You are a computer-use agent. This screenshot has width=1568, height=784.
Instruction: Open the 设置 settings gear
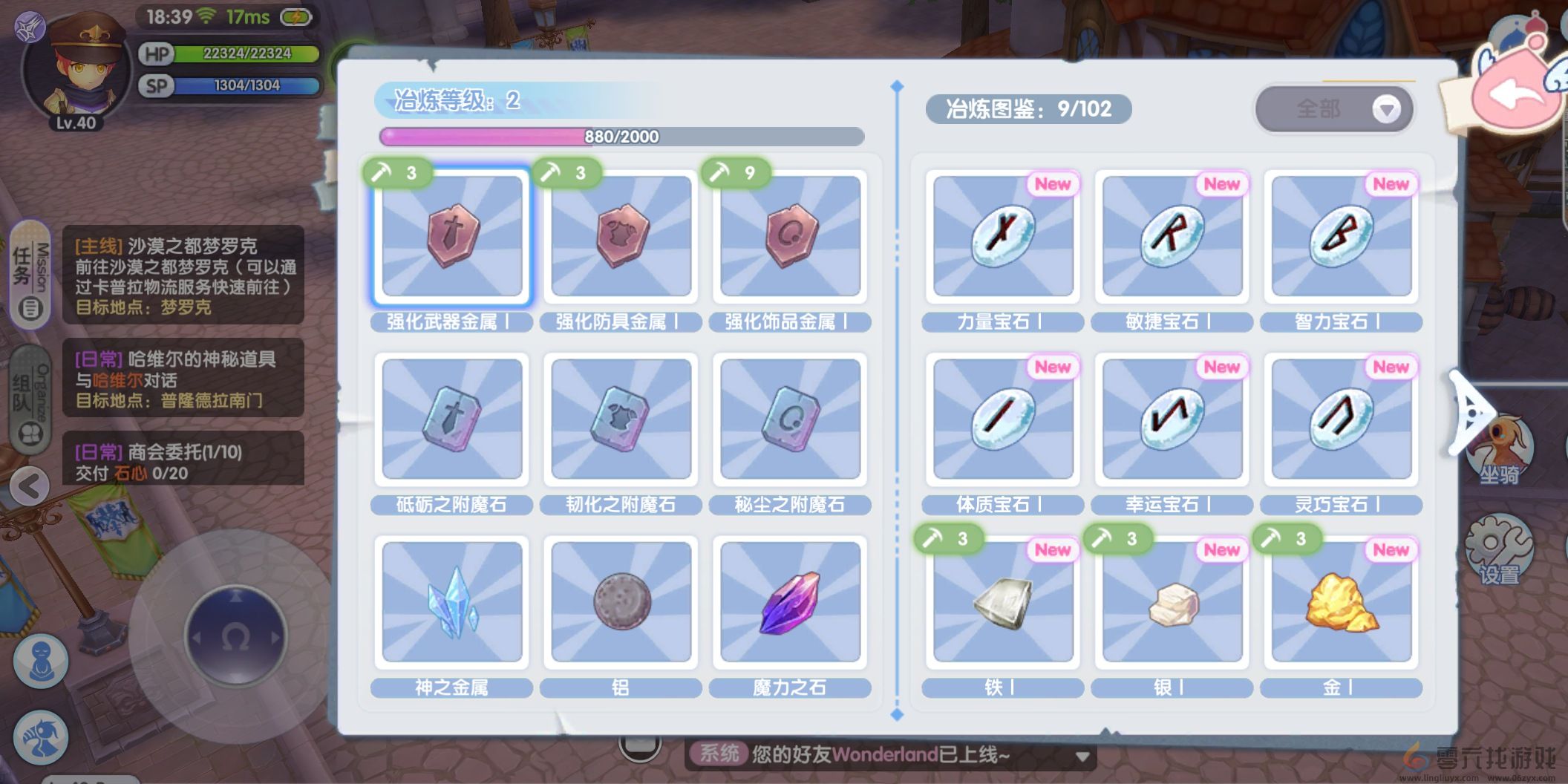(x=1499, y=549)
